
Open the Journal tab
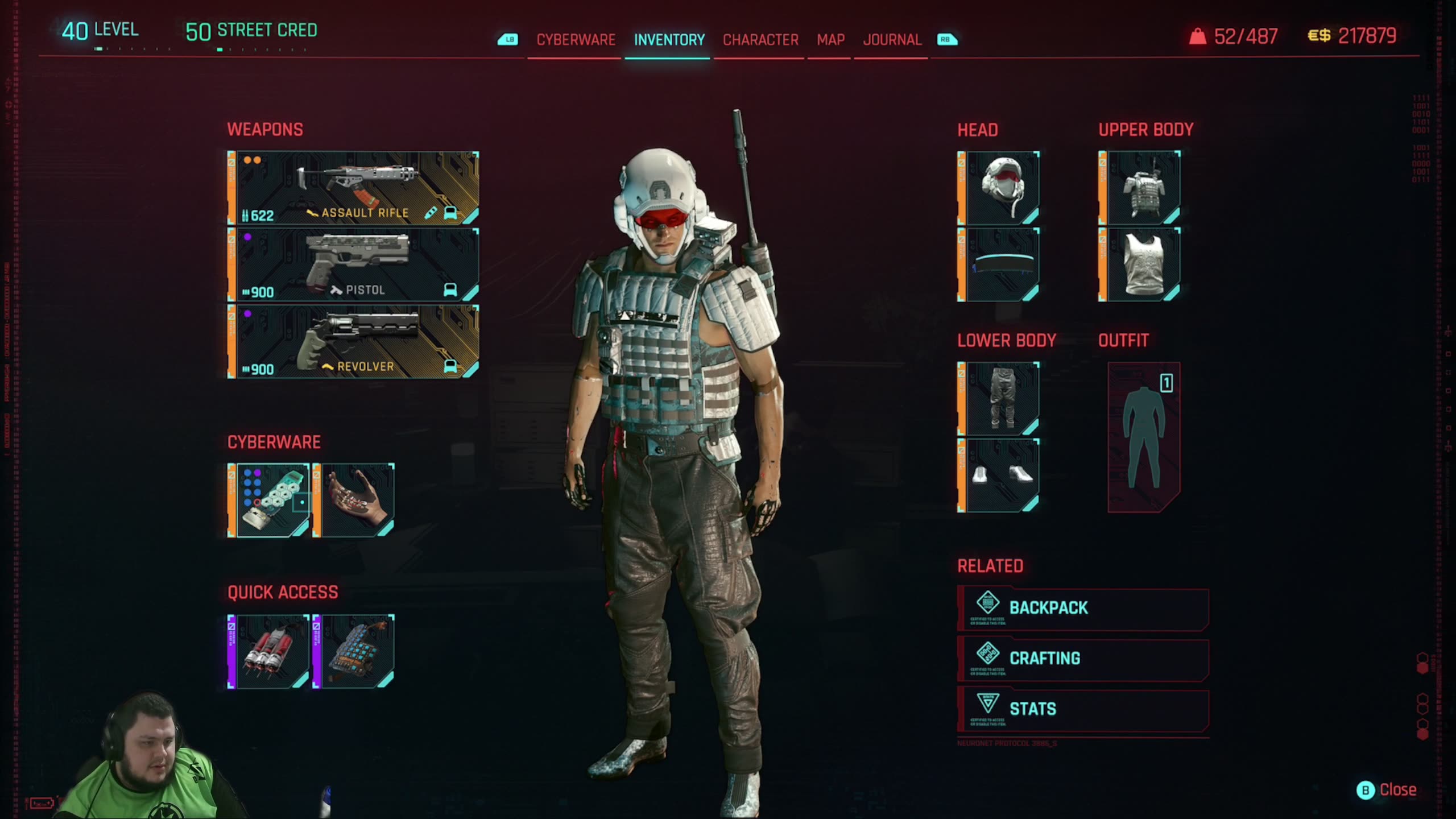tap(892, 40)
